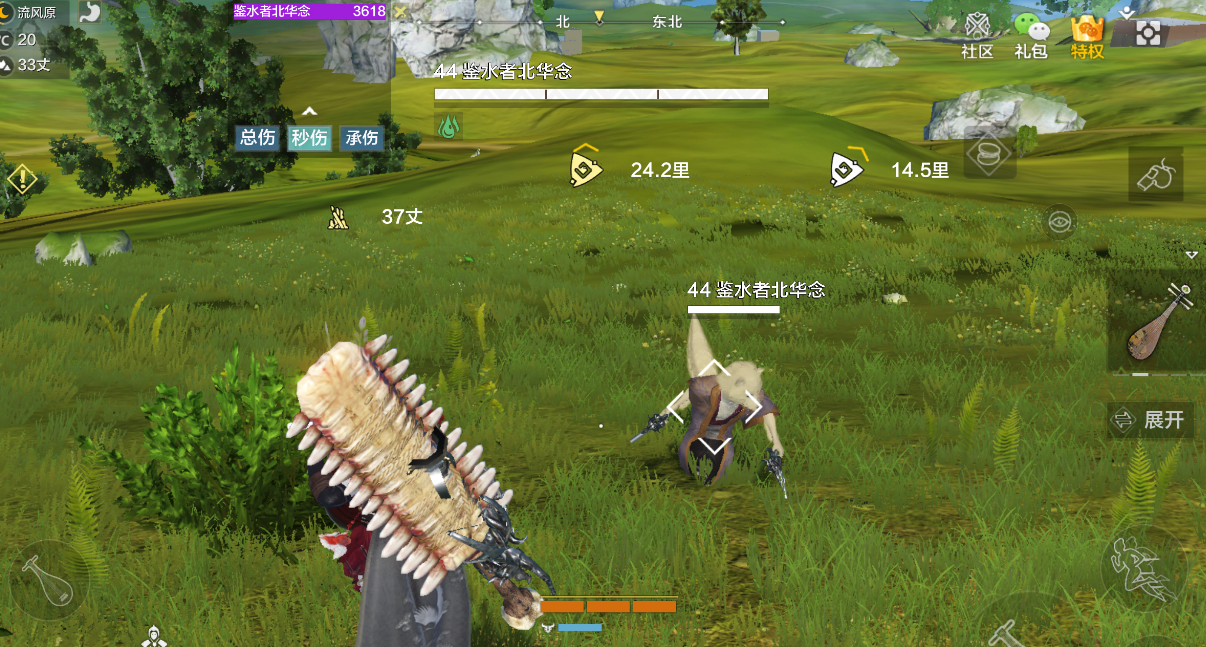
Task: Close the damage meter with the X
Action: [x=400, y=12]
